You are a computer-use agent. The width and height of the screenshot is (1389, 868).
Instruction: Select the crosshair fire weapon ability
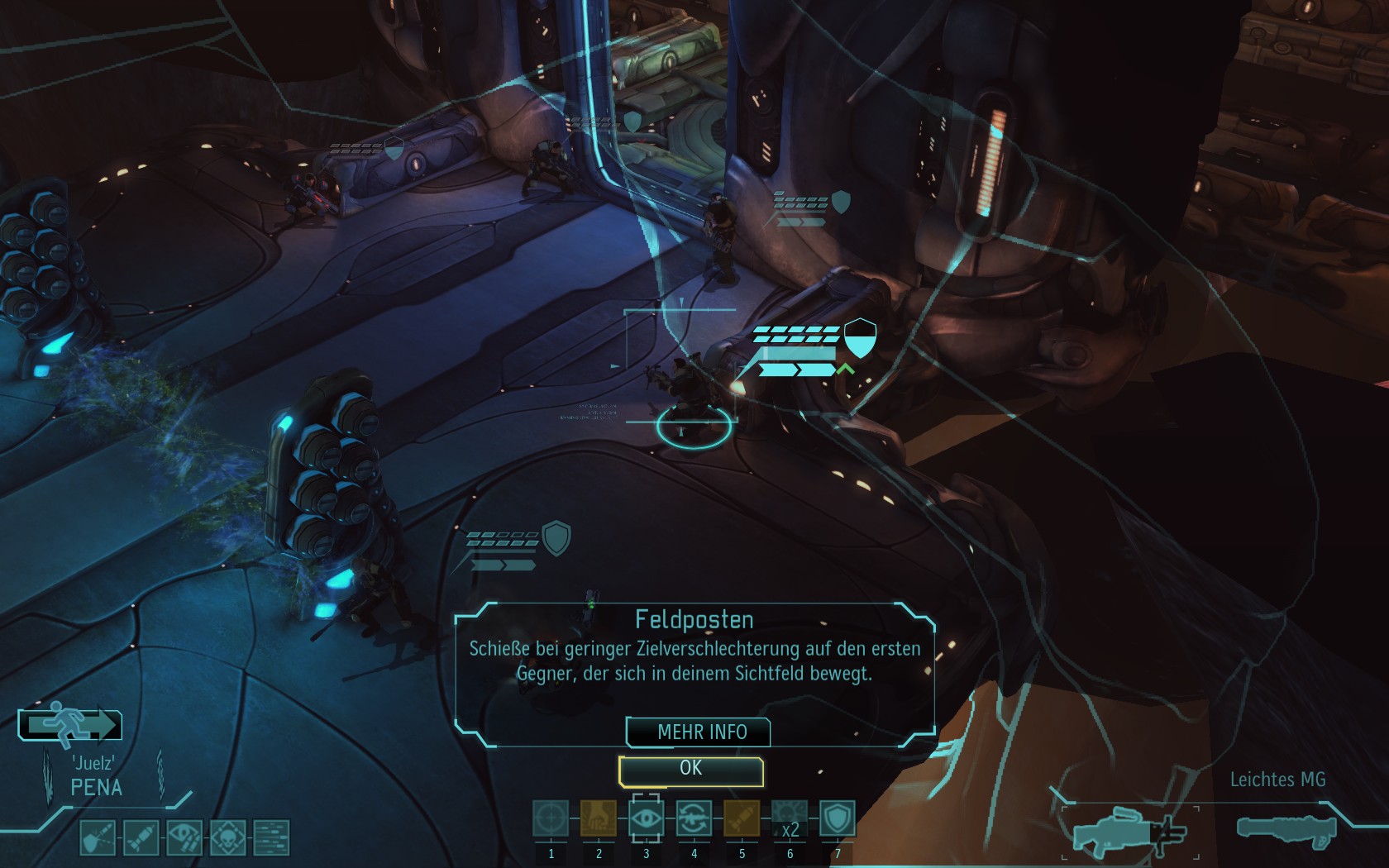(551, 819)
